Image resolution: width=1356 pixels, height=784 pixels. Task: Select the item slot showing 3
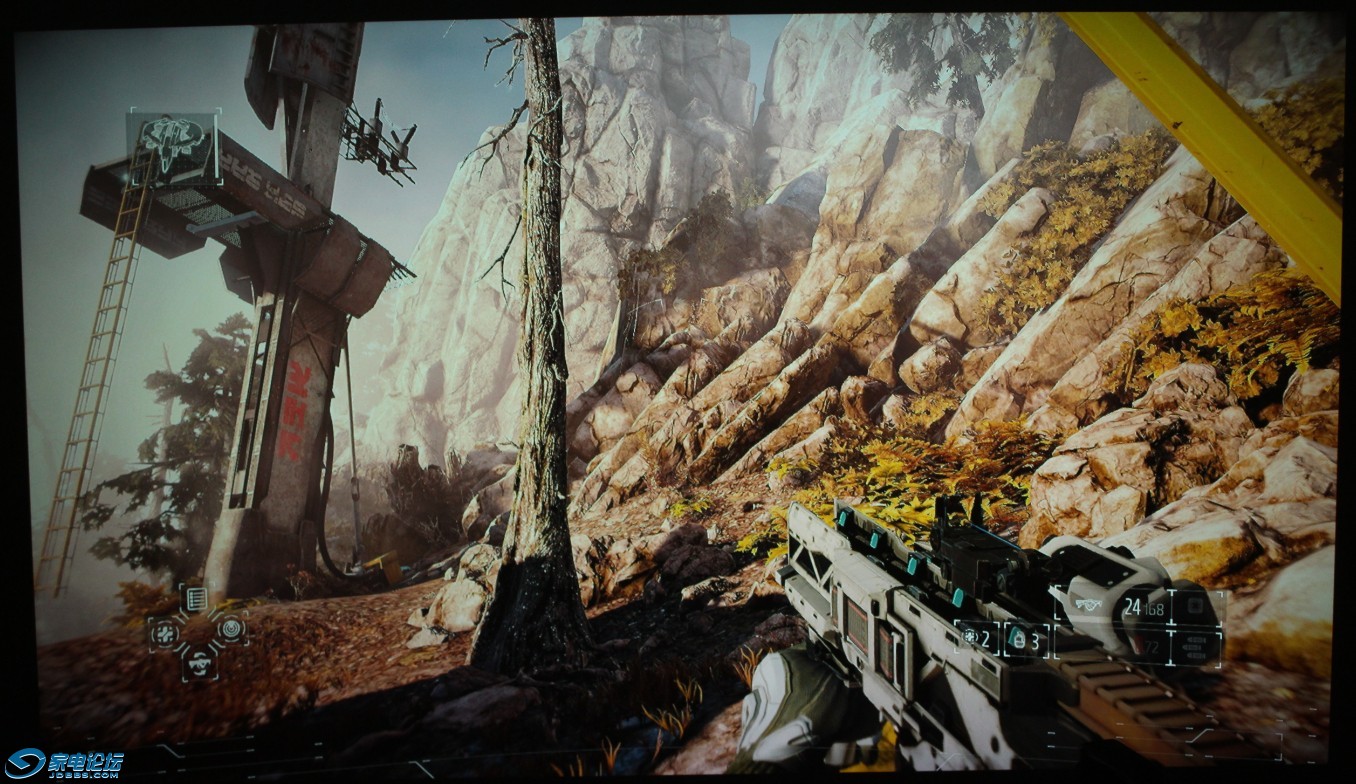pos(1026,639)
